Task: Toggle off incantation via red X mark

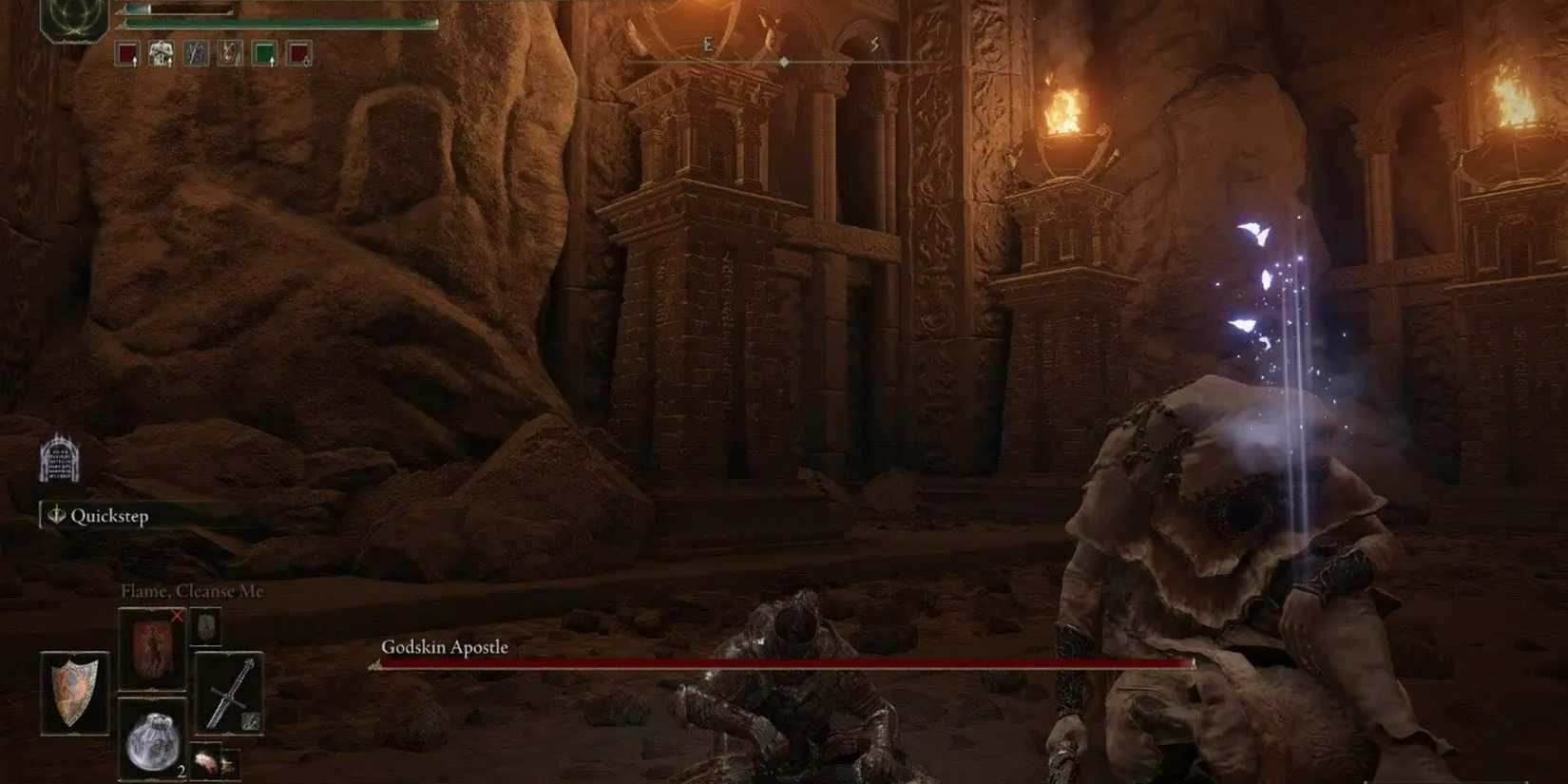Action: [176, 616]
